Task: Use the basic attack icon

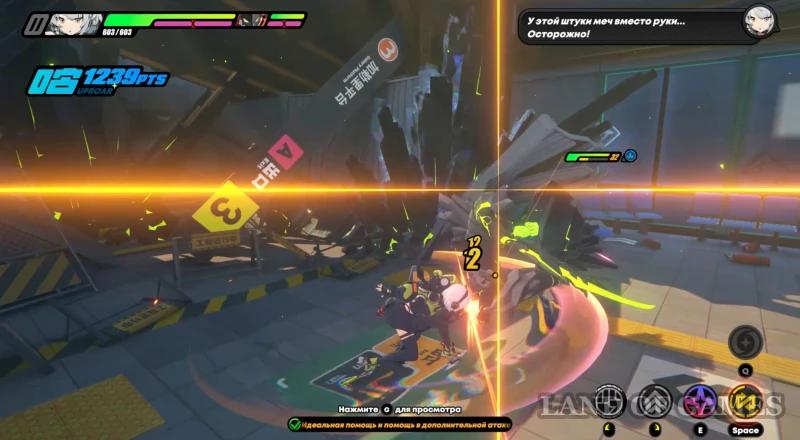Action: (609, 401)
